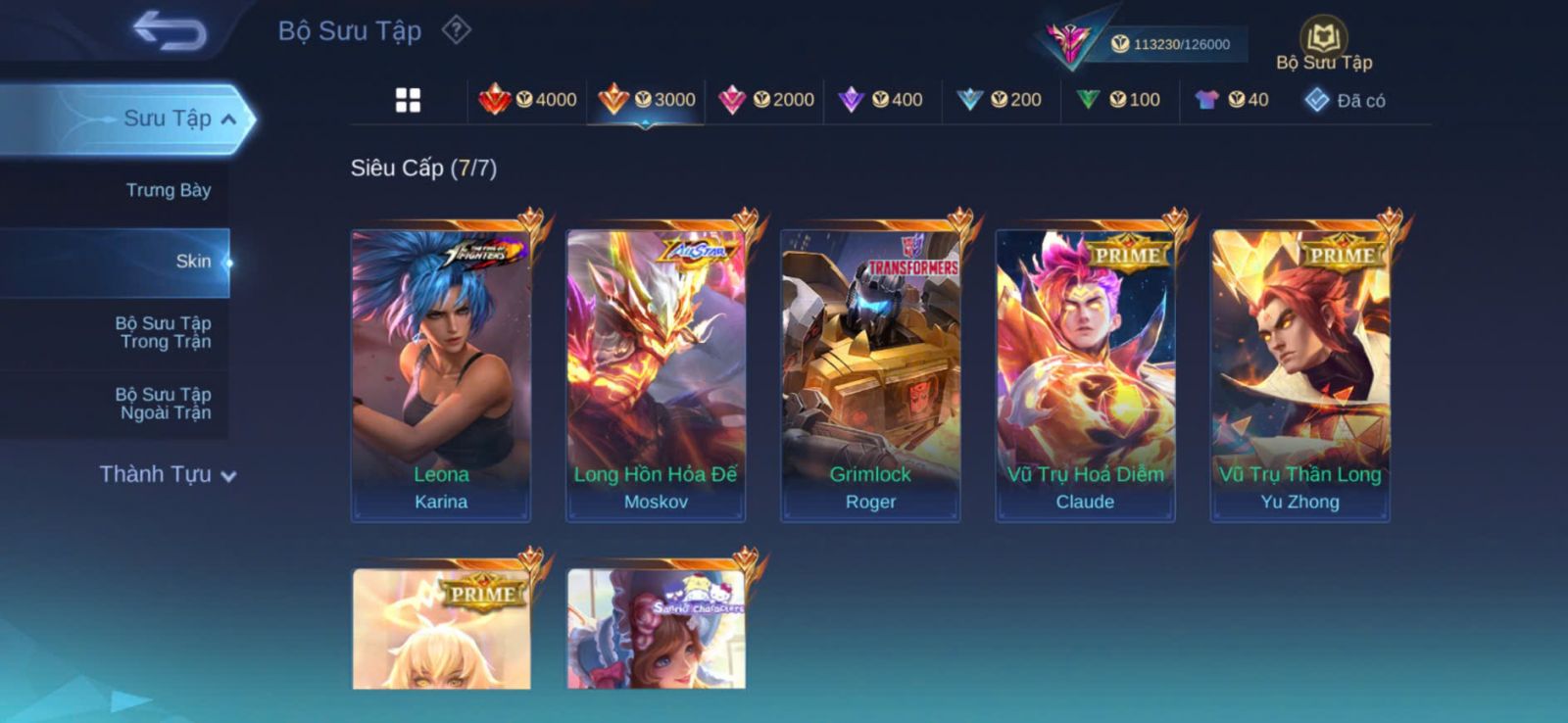The width and height of the screenshot is (1568, 723).
Task: Switch to the 200 points tier tab
Action: (x=1000, y=100)
